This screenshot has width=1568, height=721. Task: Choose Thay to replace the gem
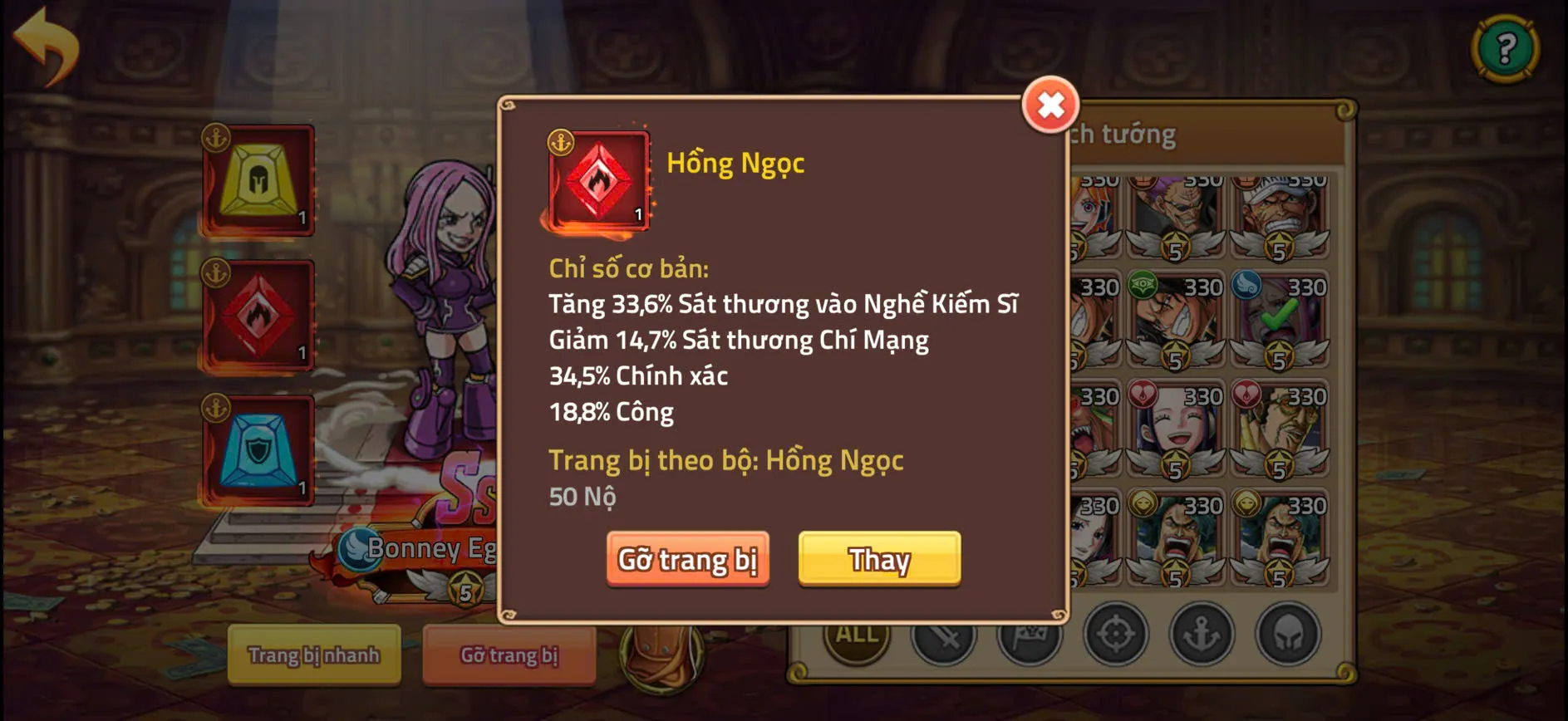click(879, 560)
